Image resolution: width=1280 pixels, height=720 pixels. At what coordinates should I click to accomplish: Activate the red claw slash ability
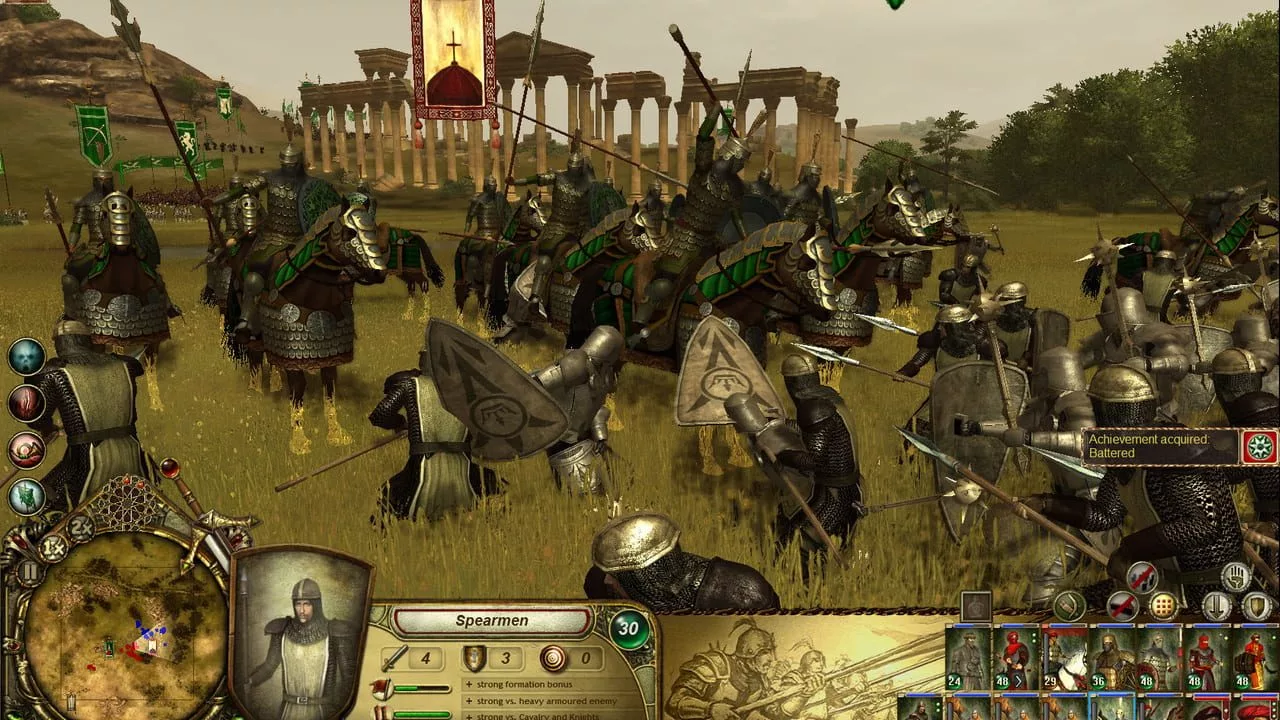coord(27,403)
